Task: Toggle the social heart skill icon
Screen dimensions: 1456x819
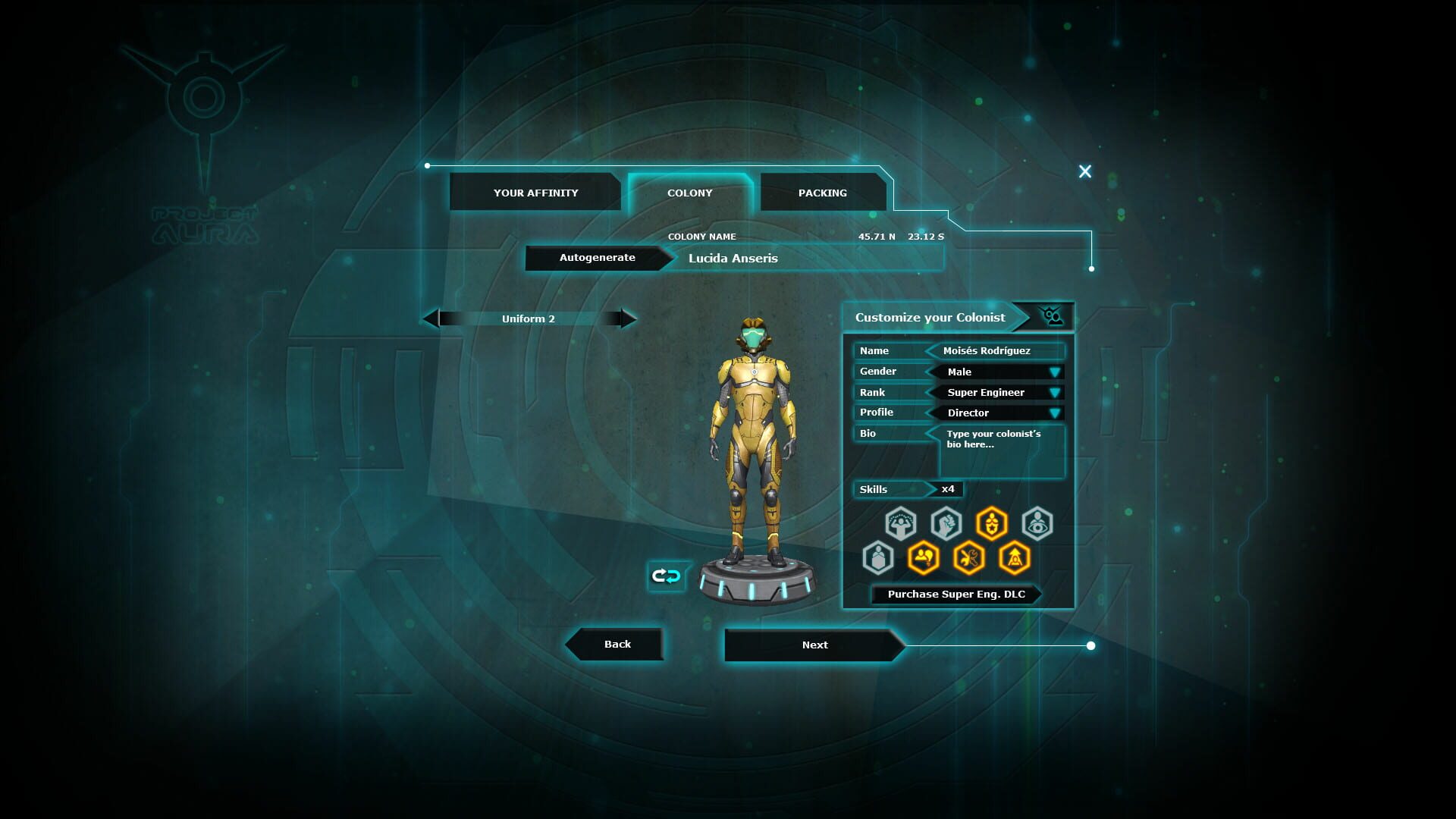Action: tap(922, 557)
